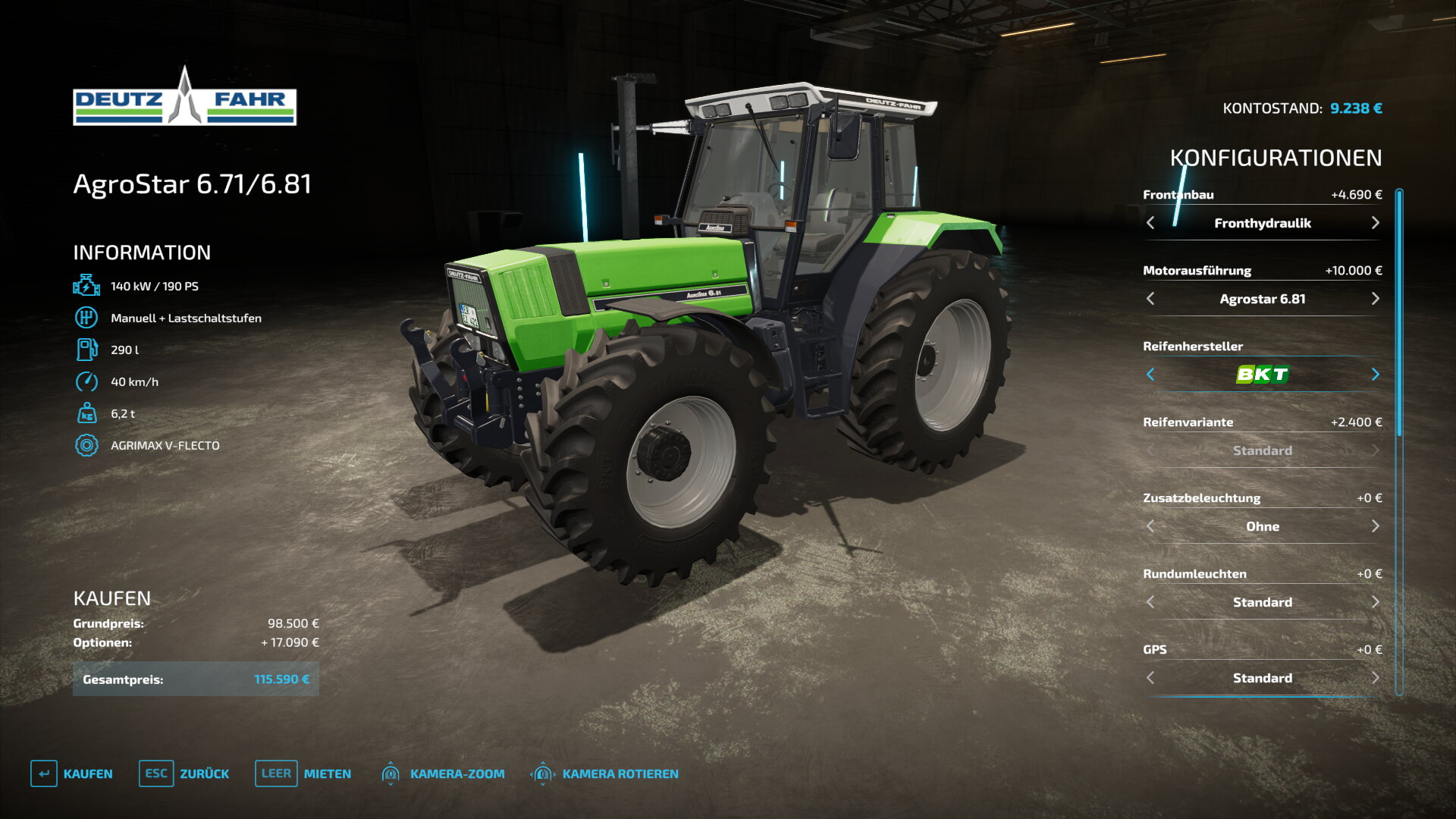The height and width of the screenshot is (819, 1456).
Task: Advance Rundumleuchten to next choice
Action: pyautogui.click(x=1375, y=602)
